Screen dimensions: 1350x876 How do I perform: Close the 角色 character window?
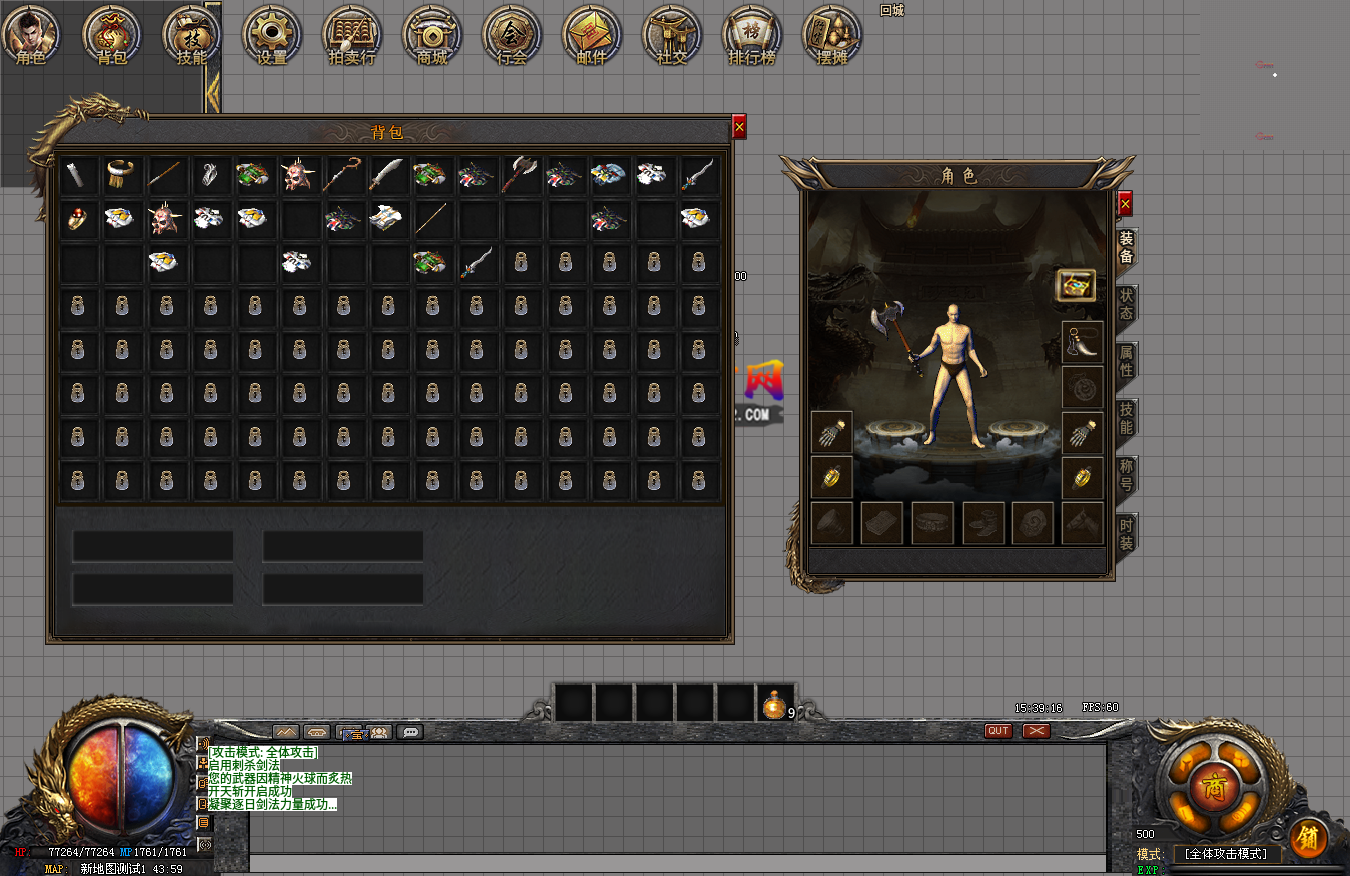click(x=1125, y=204)
